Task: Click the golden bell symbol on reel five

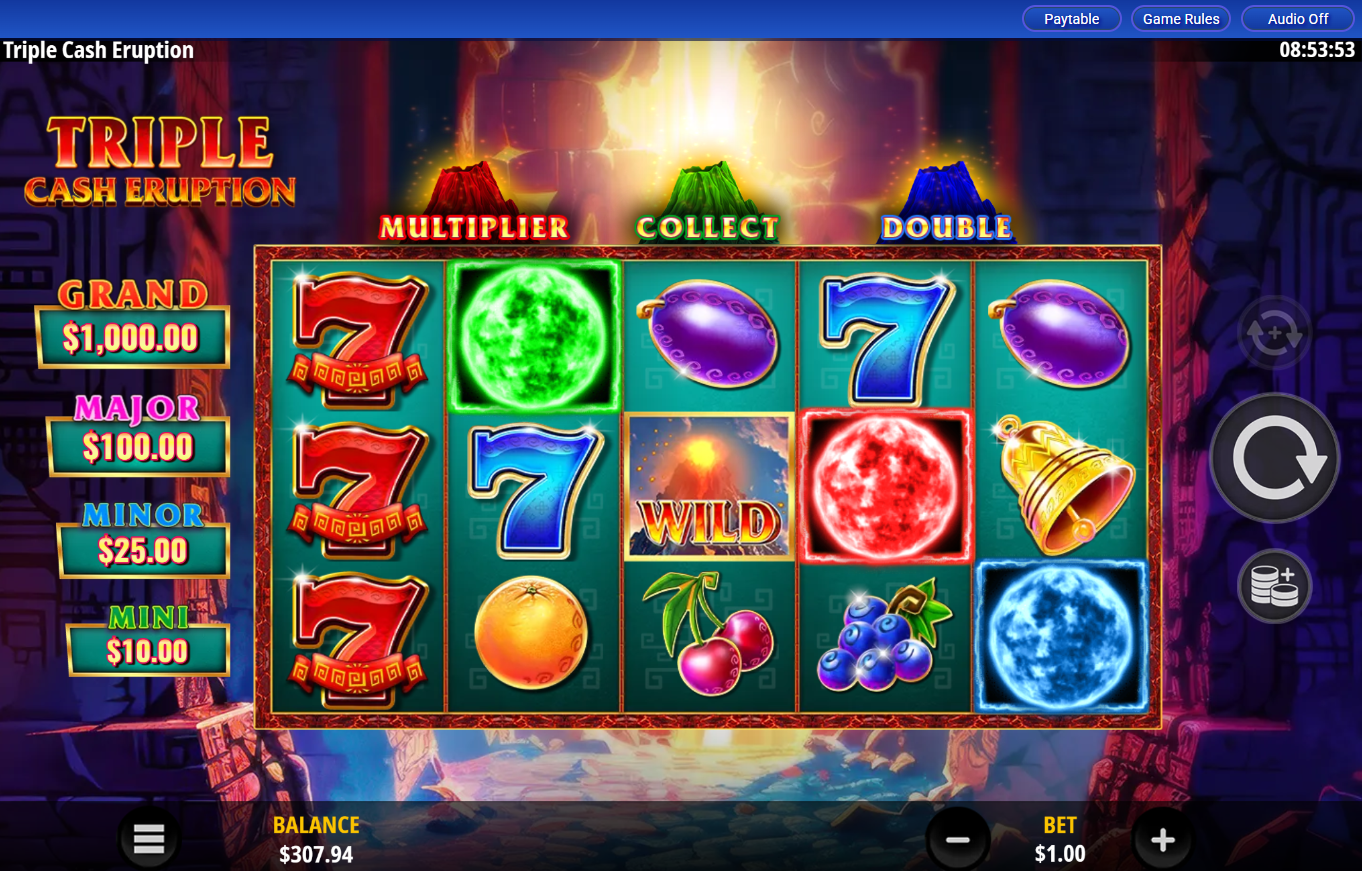Action: click(1059, 487)
